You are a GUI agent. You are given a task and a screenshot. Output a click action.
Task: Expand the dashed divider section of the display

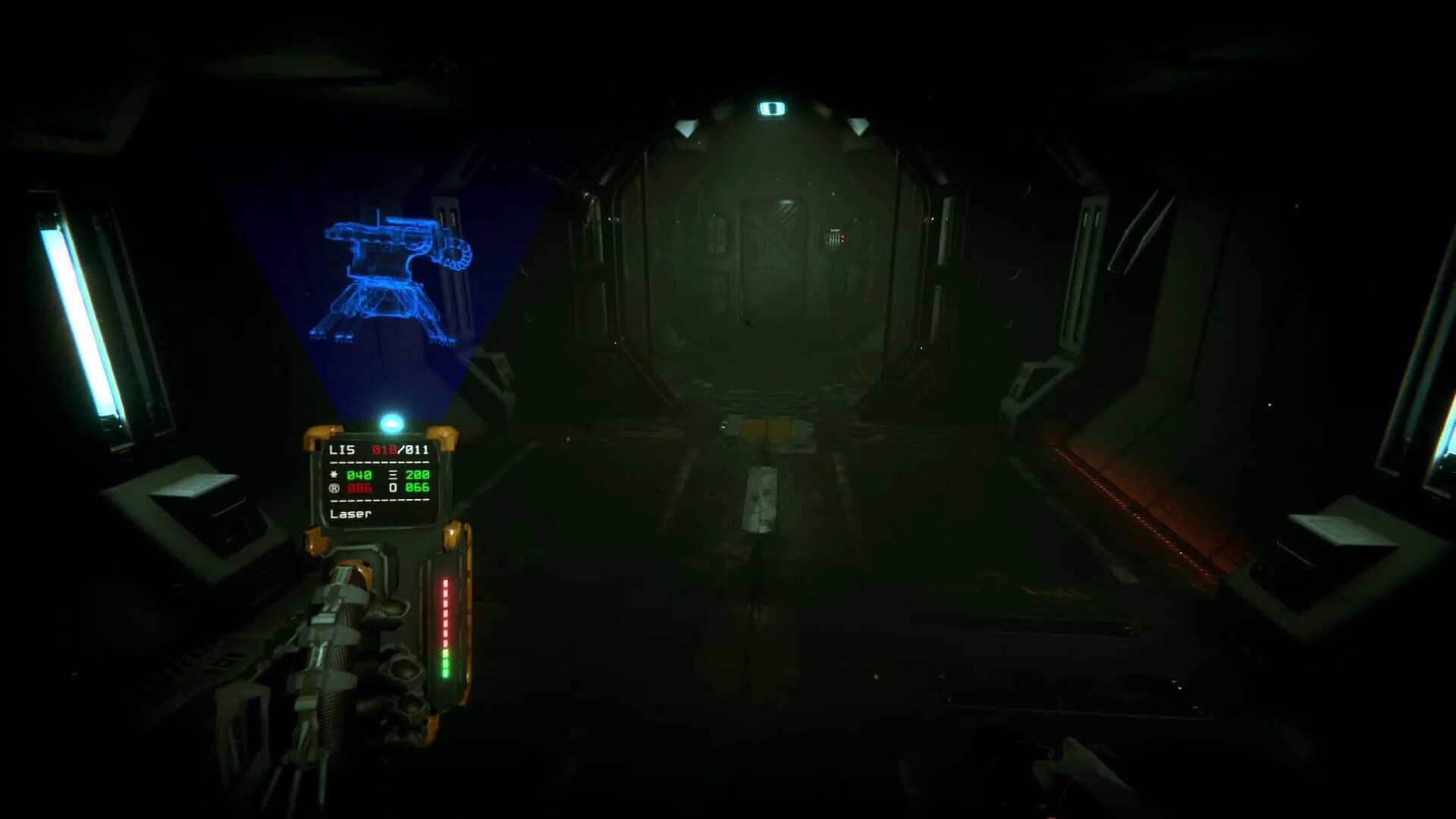click(x=379, y=463)
